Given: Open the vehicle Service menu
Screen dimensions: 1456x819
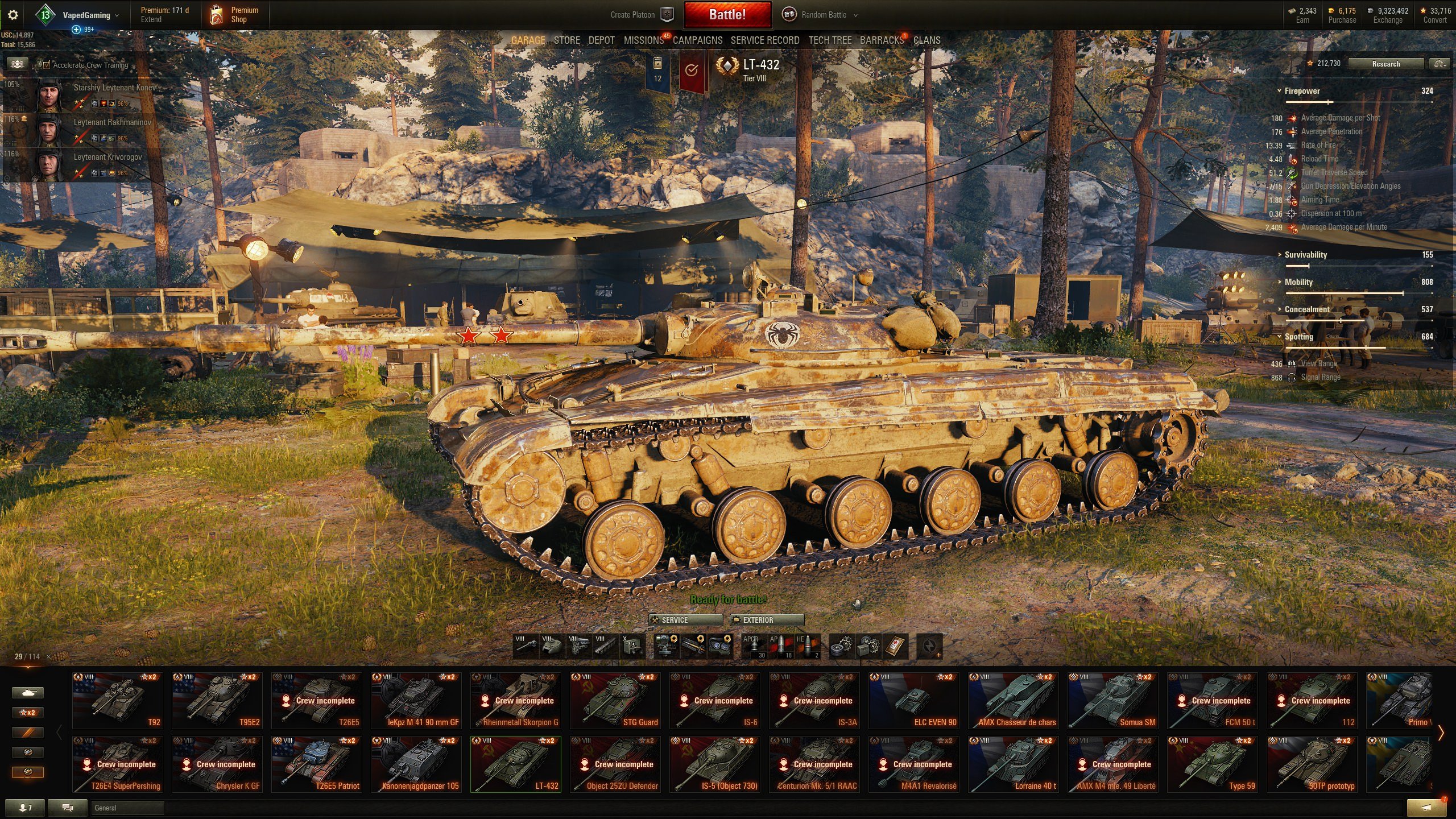Looking at the screenshot, I should (685, 620).
